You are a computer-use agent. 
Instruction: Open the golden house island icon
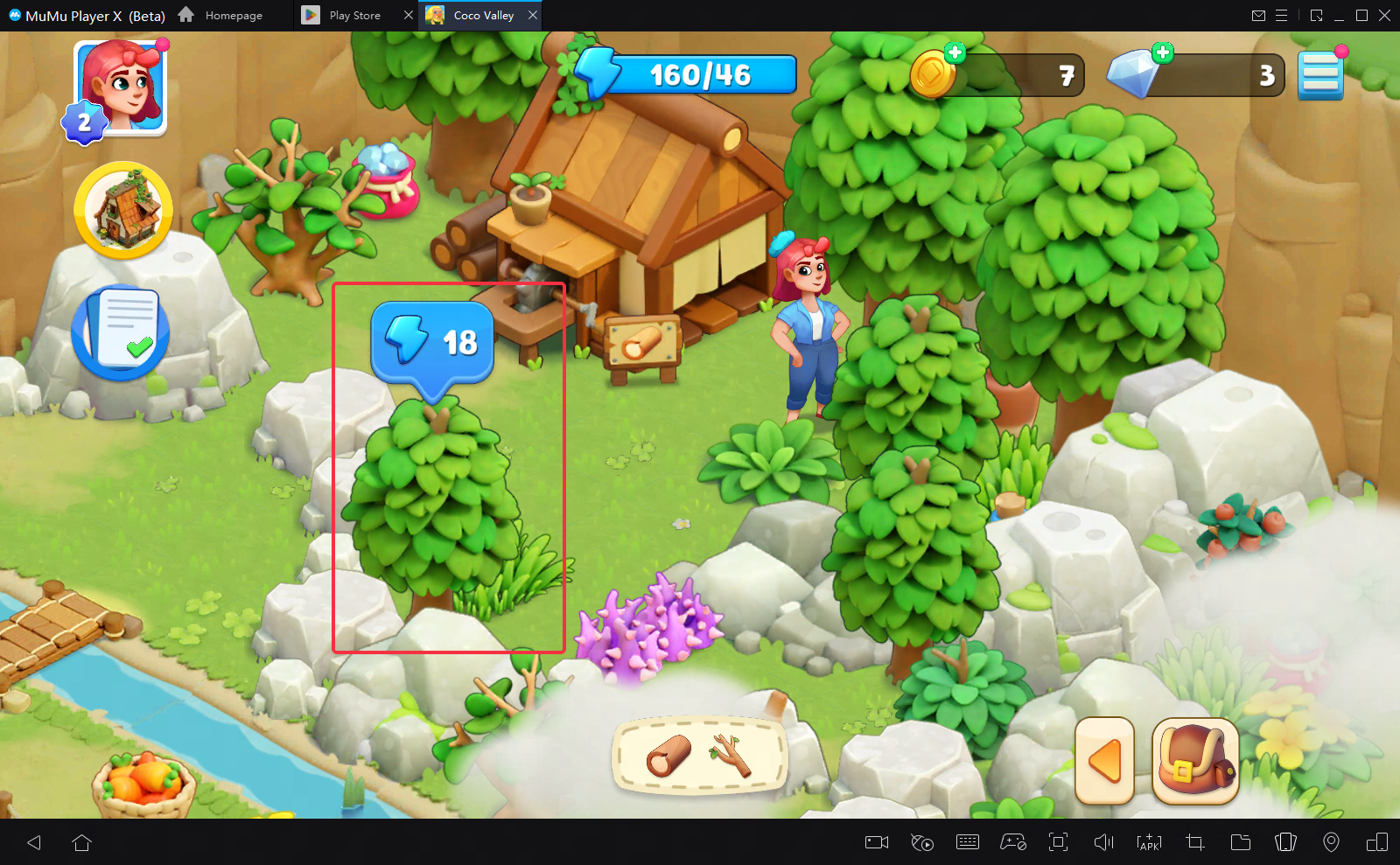(123, 210)
